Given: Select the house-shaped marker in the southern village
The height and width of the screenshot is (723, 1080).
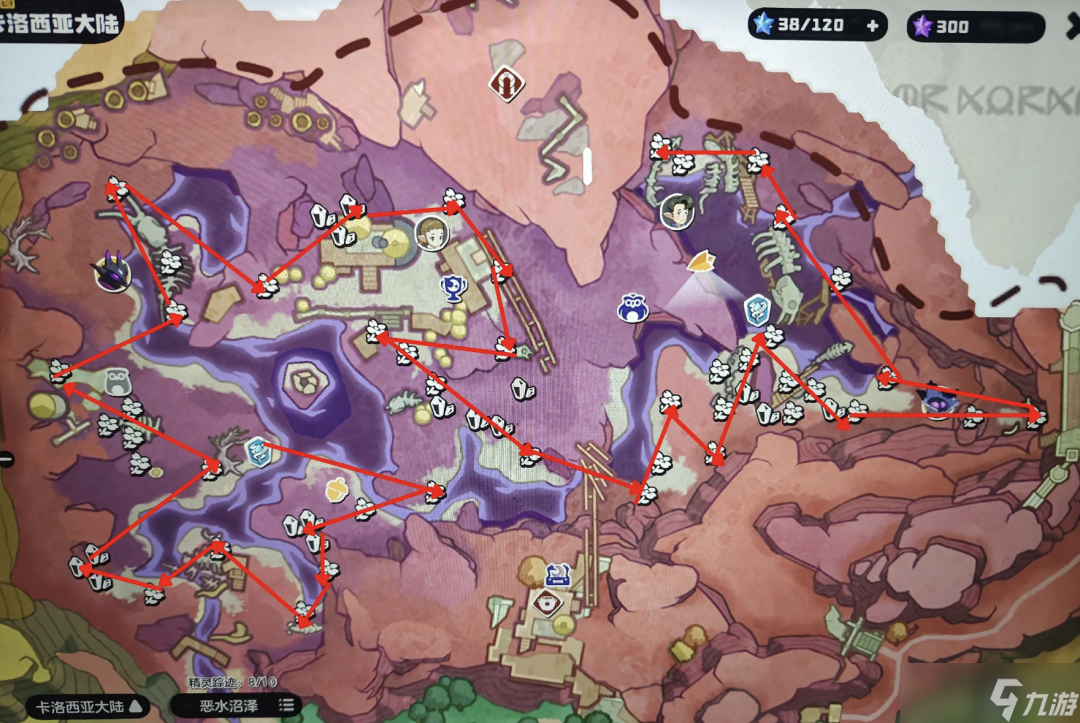Looking at the screenshot, I should (x=544, y=602).
